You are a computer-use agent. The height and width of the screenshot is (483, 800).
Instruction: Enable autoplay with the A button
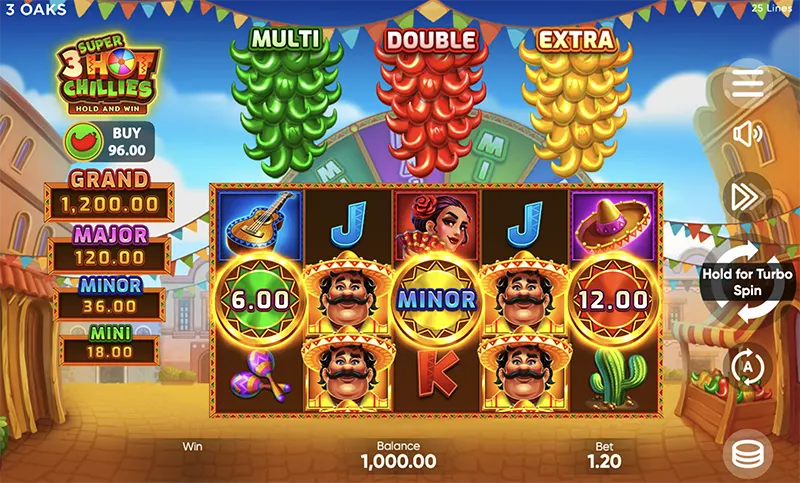(x=747, y=366)
